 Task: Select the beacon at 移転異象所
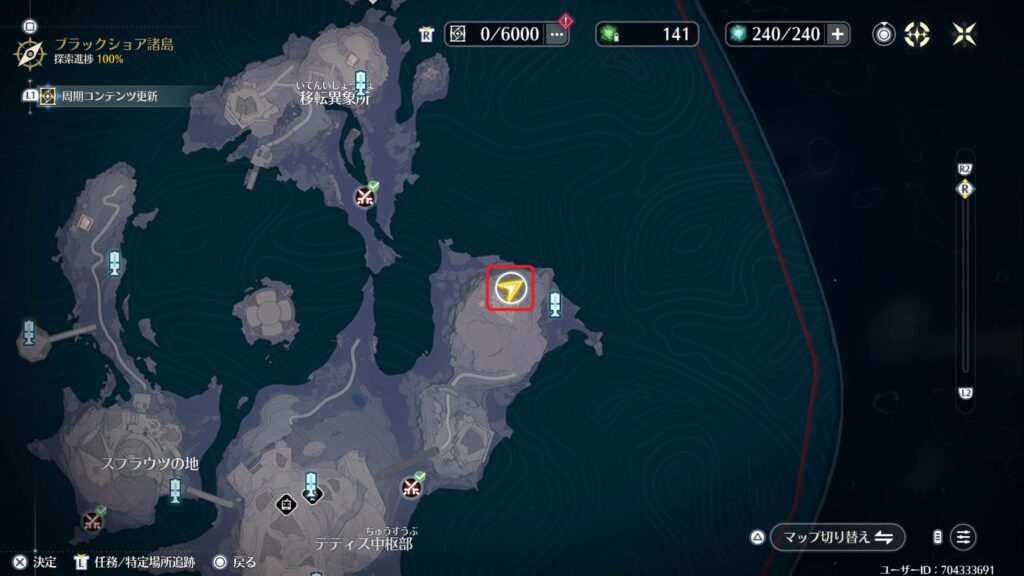(360, 82)
